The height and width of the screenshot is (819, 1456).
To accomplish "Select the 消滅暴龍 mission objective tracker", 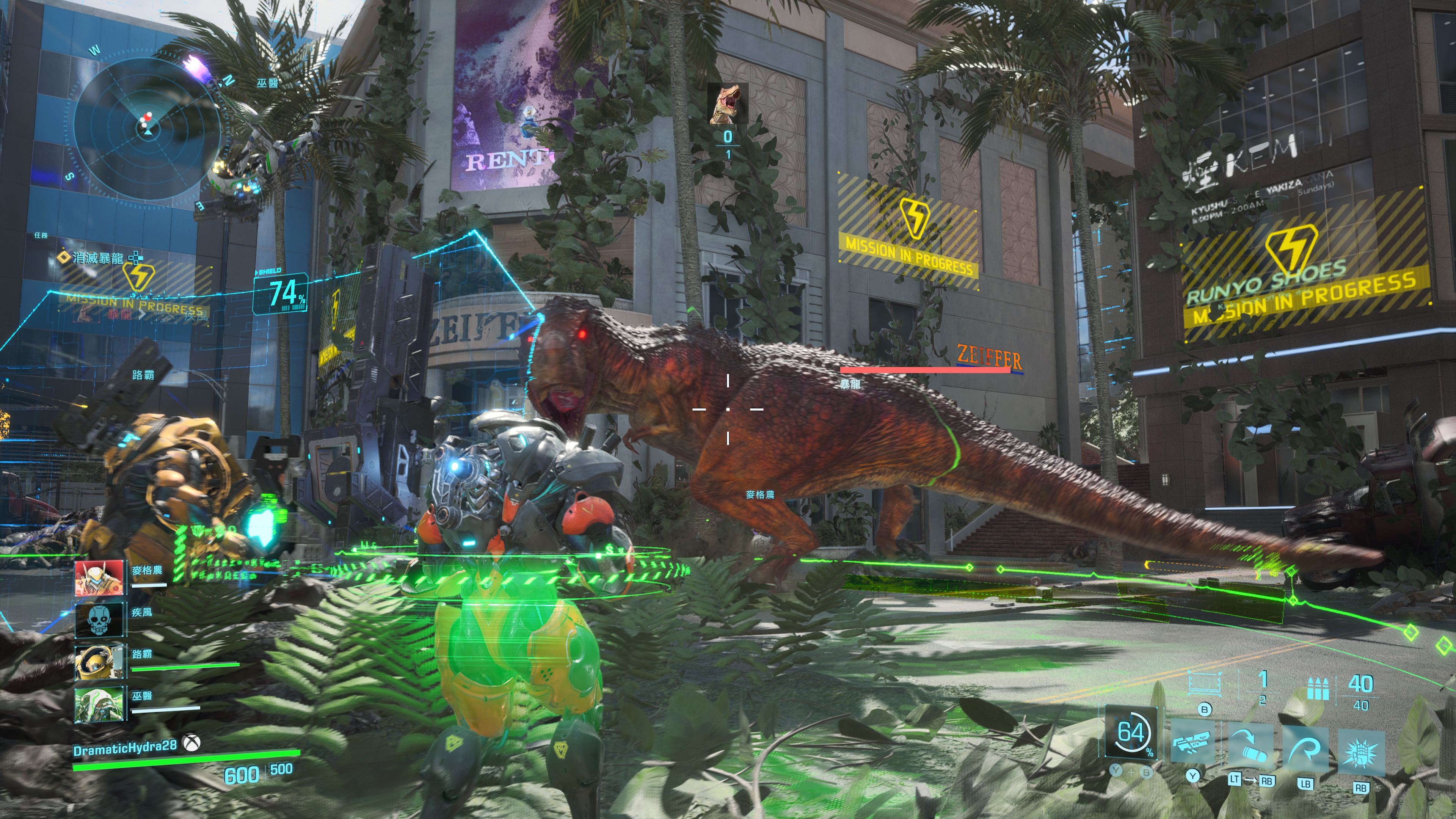I will (x=97, y=258).
